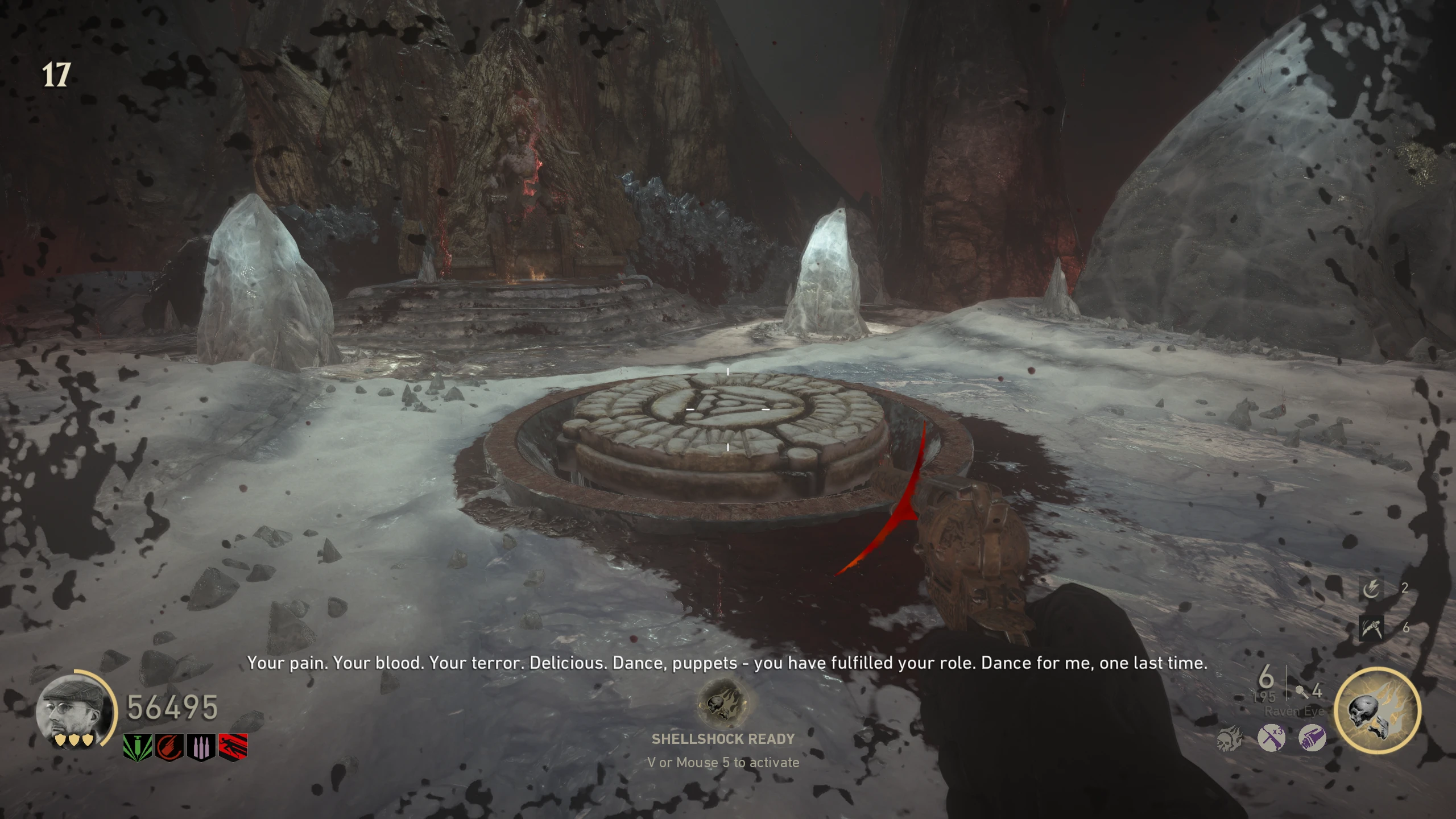The width and height of the screenshot is (1456, 819).
Task: Use the pickaxe consumable
Action: coord(1371,628)
